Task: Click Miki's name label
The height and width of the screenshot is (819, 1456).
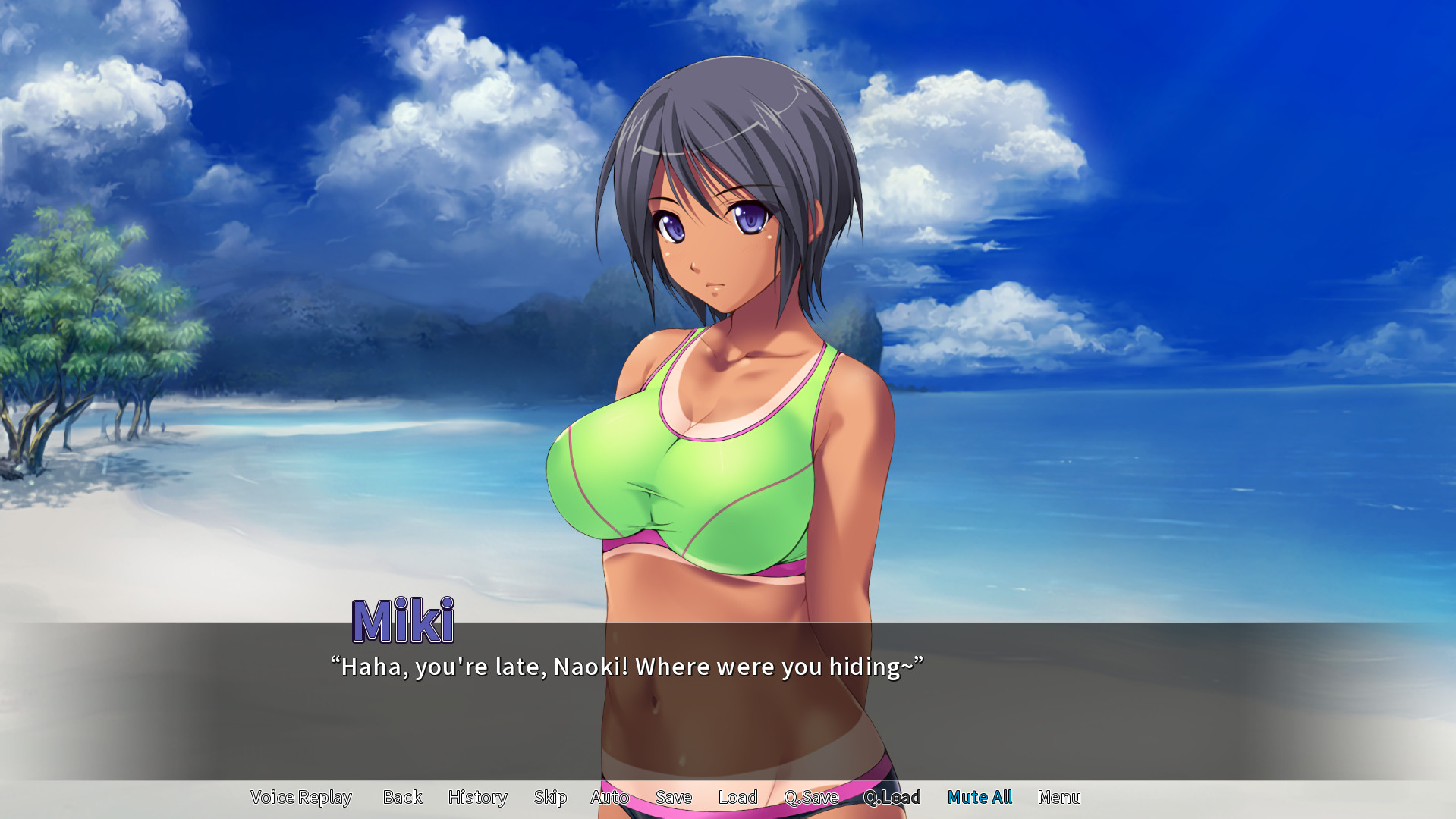Action: pos(405,620)
